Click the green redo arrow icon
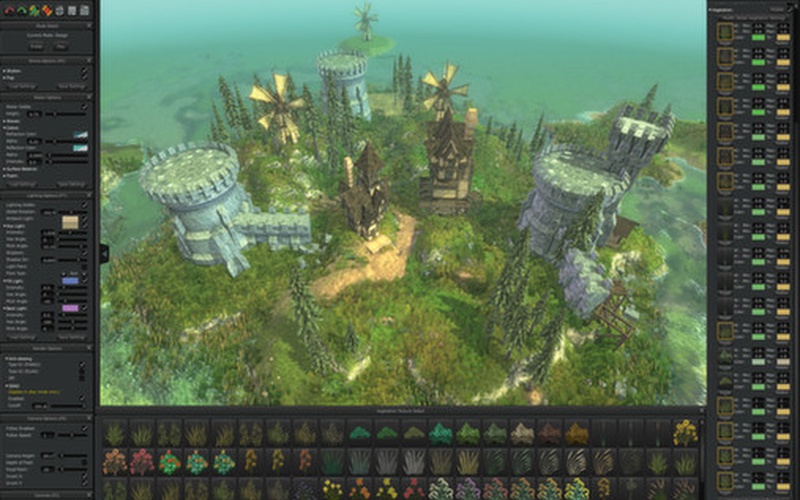Viewport: 800px width, 500px height. tap(22, 10)
